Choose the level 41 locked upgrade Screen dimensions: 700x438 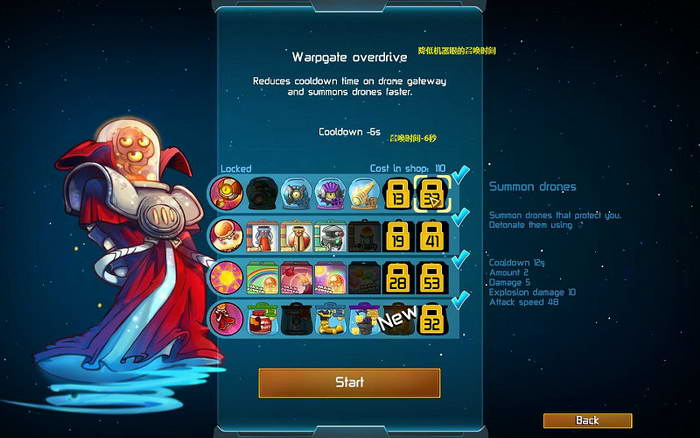click(x=433, y=235)
